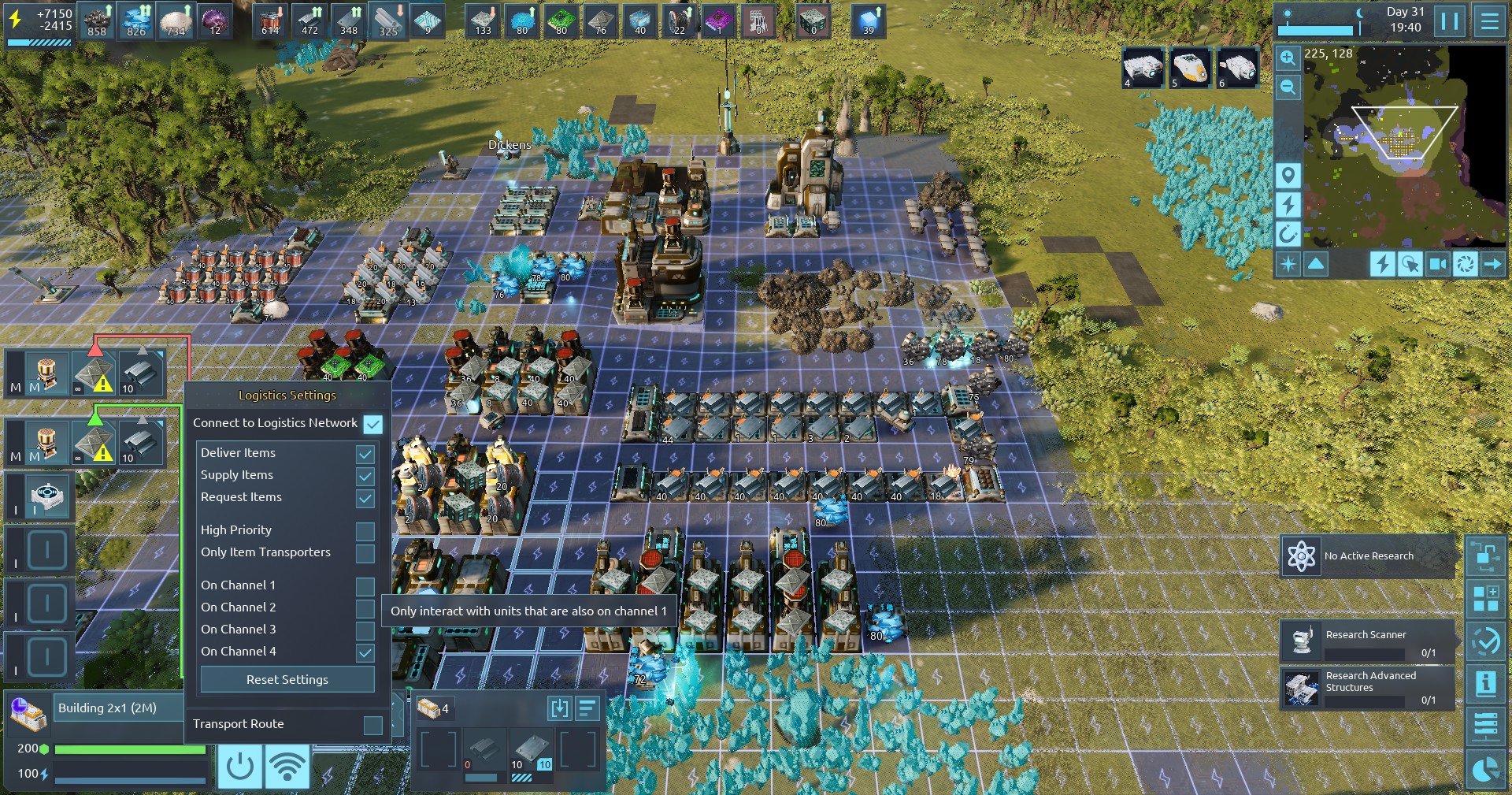Zoom in the minimap
Screen dimensions: 1512x795
[x=1288, y=58]
